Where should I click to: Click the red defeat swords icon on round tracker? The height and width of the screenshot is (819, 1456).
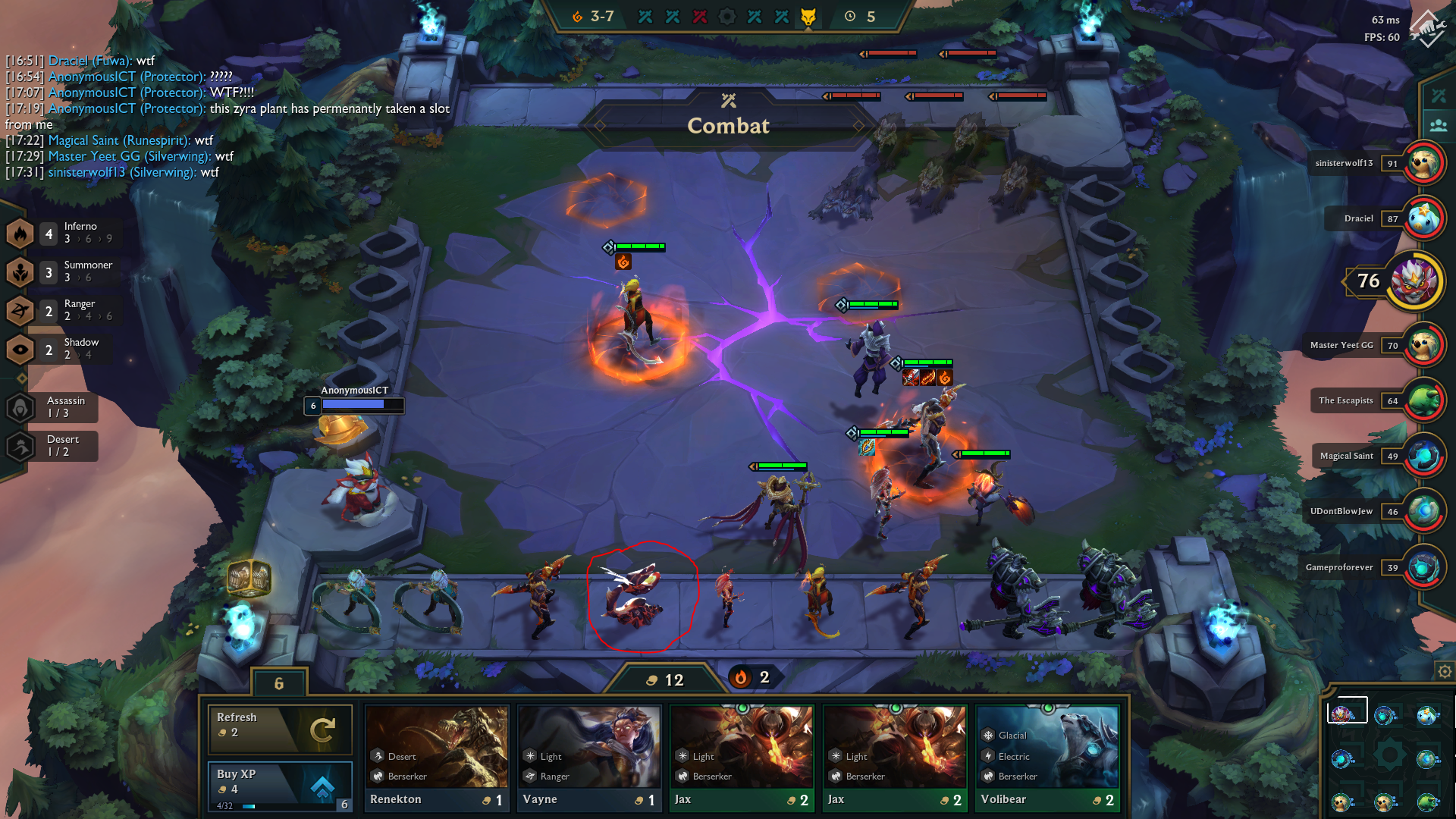click(x=701, y=15)
